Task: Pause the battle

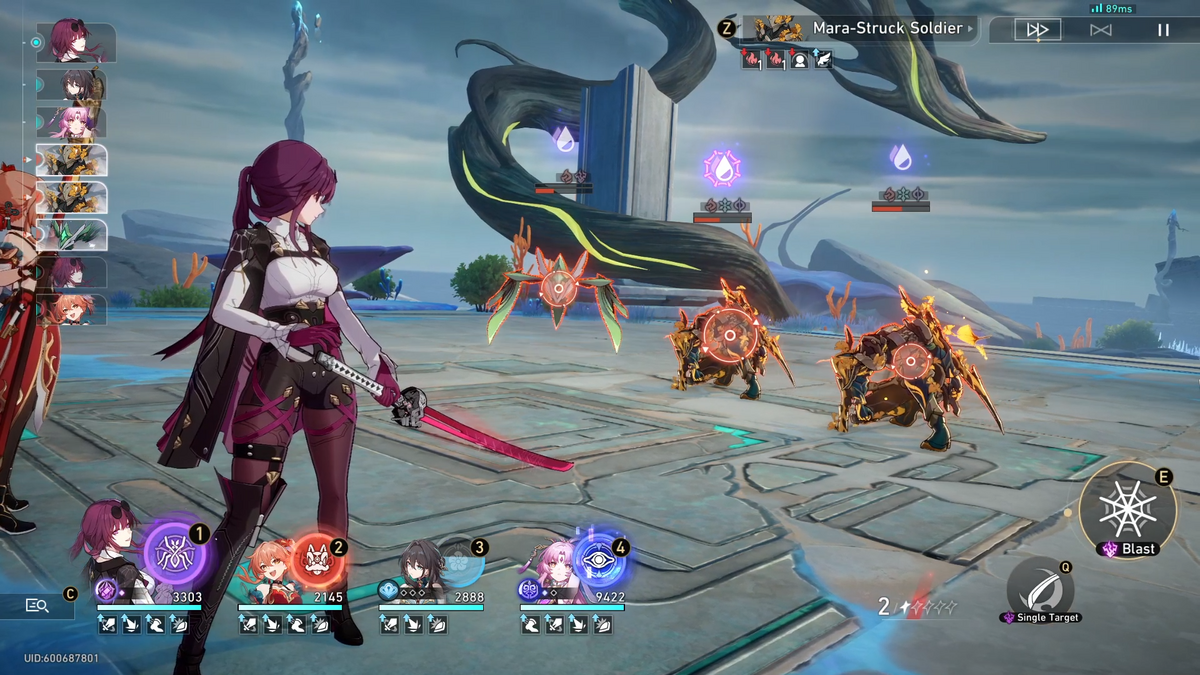Action: click(1163, 30)
